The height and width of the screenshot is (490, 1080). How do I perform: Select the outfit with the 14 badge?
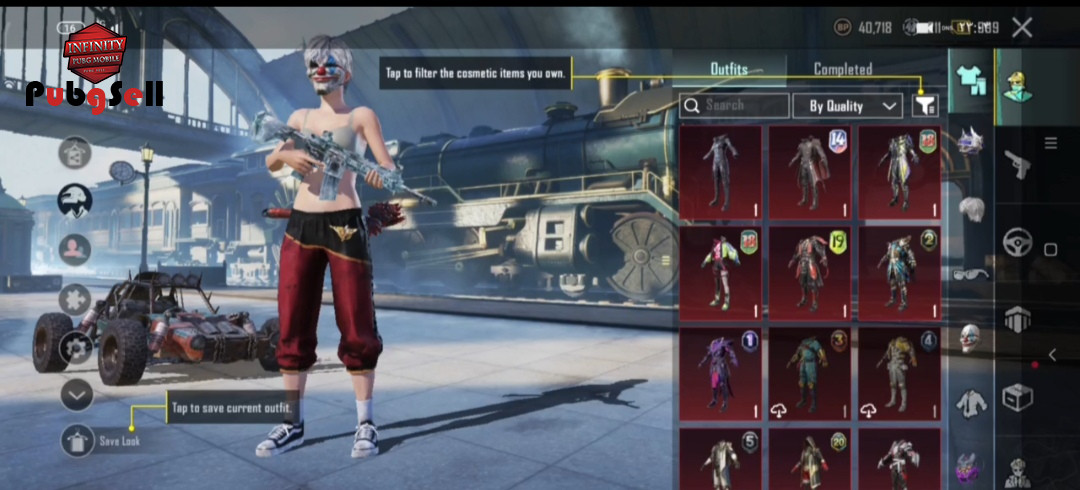coord(810,171)
